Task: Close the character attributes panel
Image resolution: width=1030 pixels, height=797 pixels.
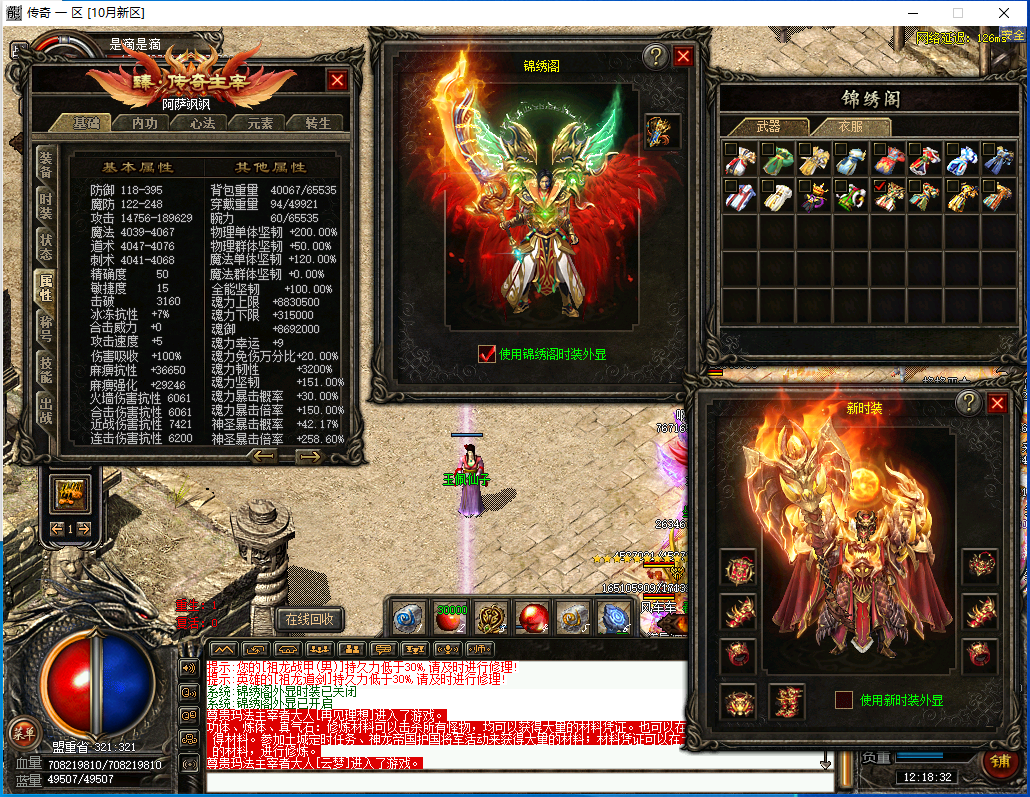Action: point(338,80)
